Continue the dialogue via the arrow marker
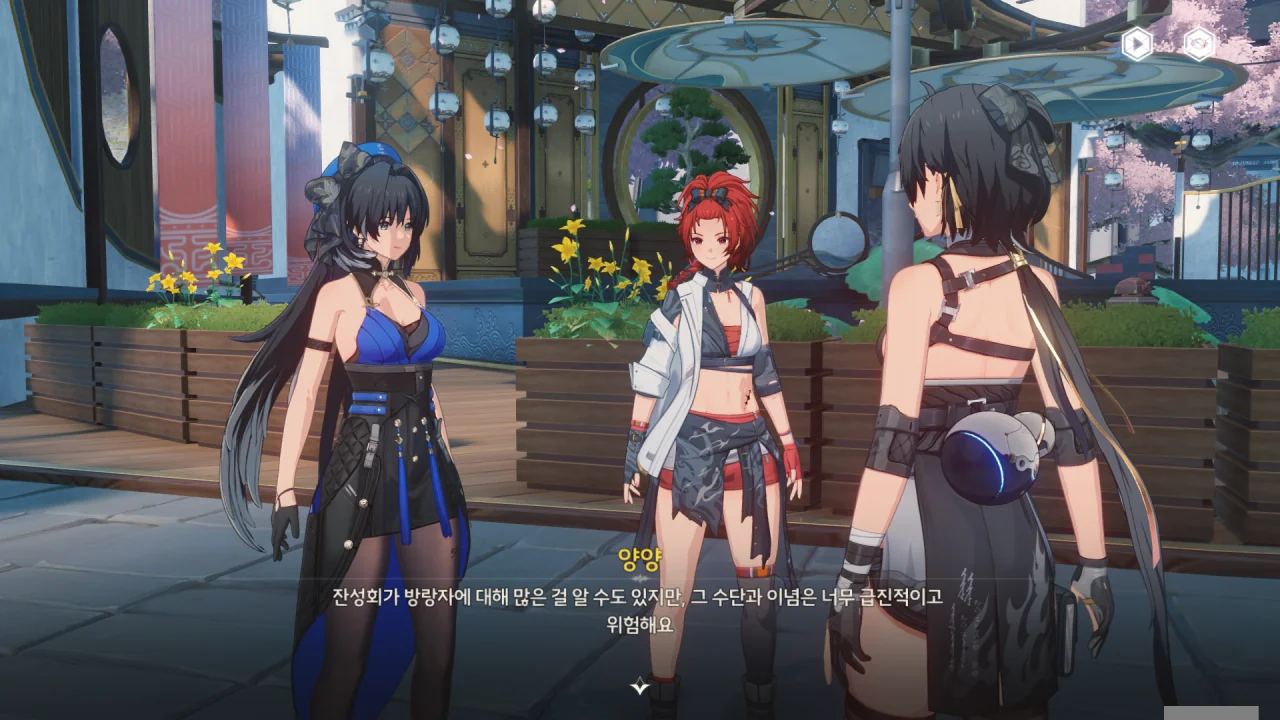Viewport: 1280px width, 720px height. point(640,686)
